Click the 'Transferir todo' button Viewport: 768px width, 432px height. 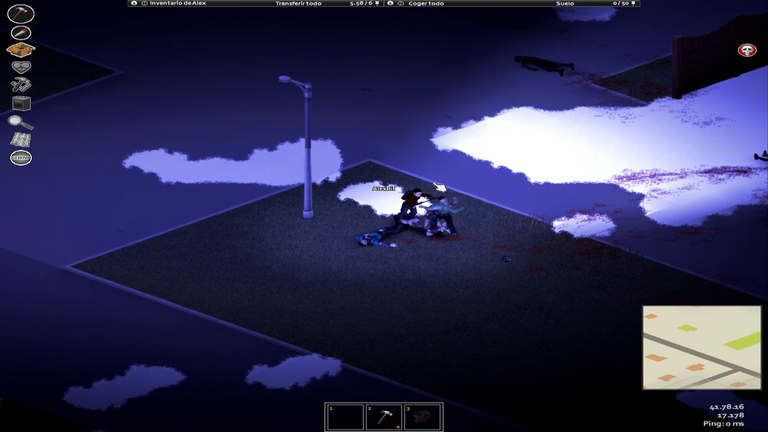[x=298, y=4]
